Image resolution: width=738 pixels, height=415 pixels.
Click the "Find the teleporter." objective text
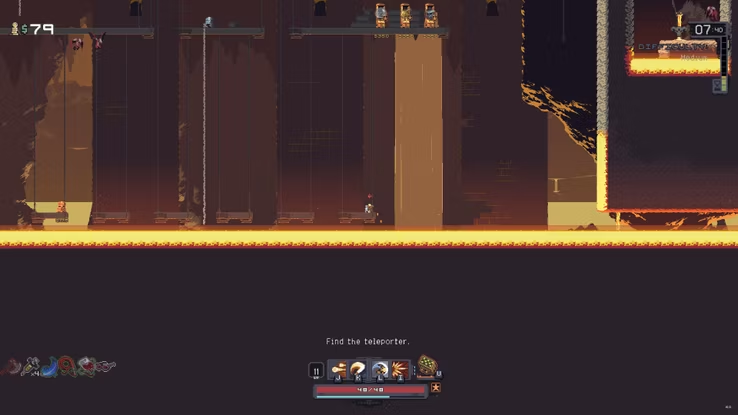coord(368,342)
